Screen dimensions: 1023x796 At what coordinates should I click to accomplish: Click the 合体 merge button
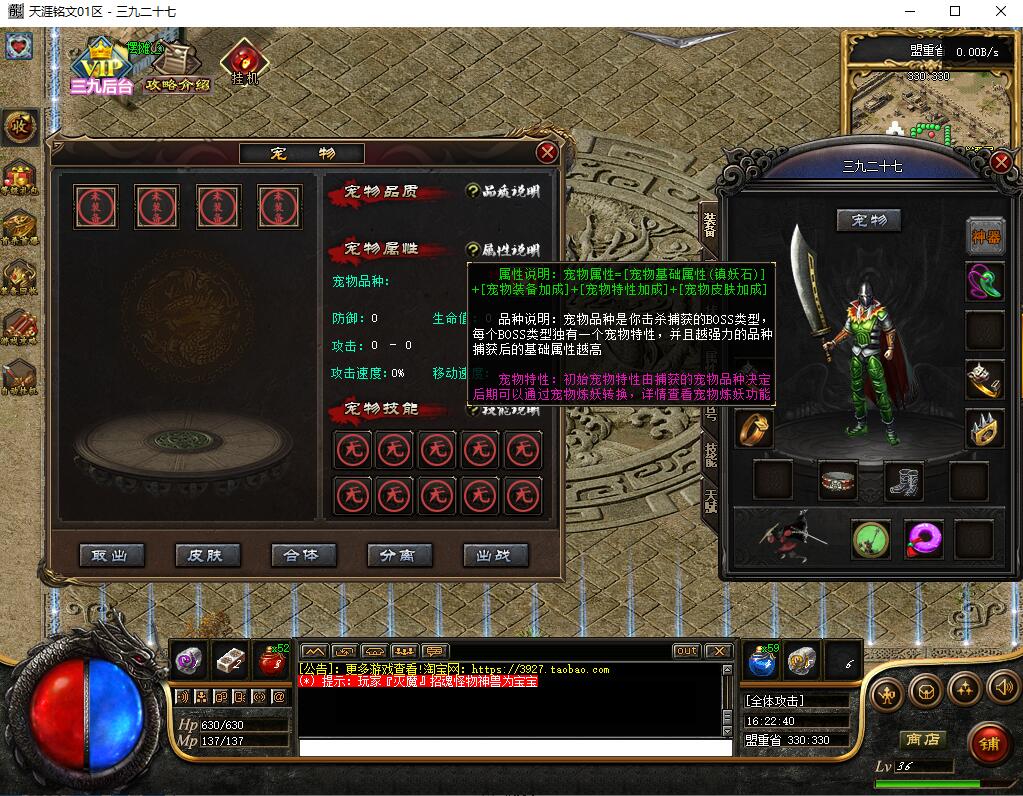pyautogui.click(x=303, y=555)
